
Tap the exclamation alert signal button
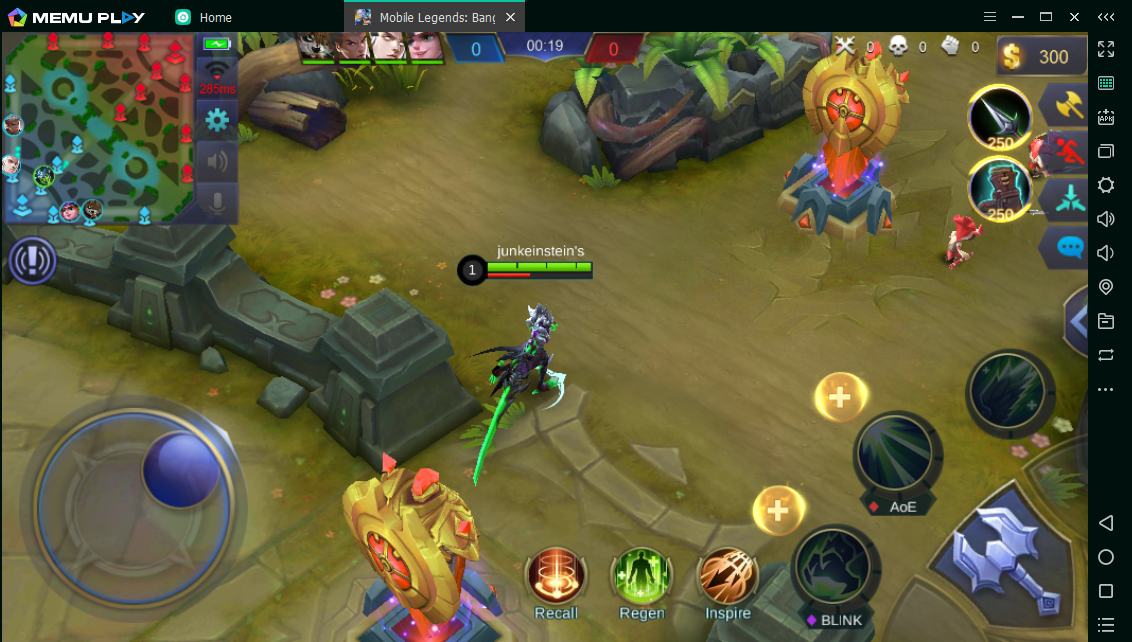coord(32,261)
